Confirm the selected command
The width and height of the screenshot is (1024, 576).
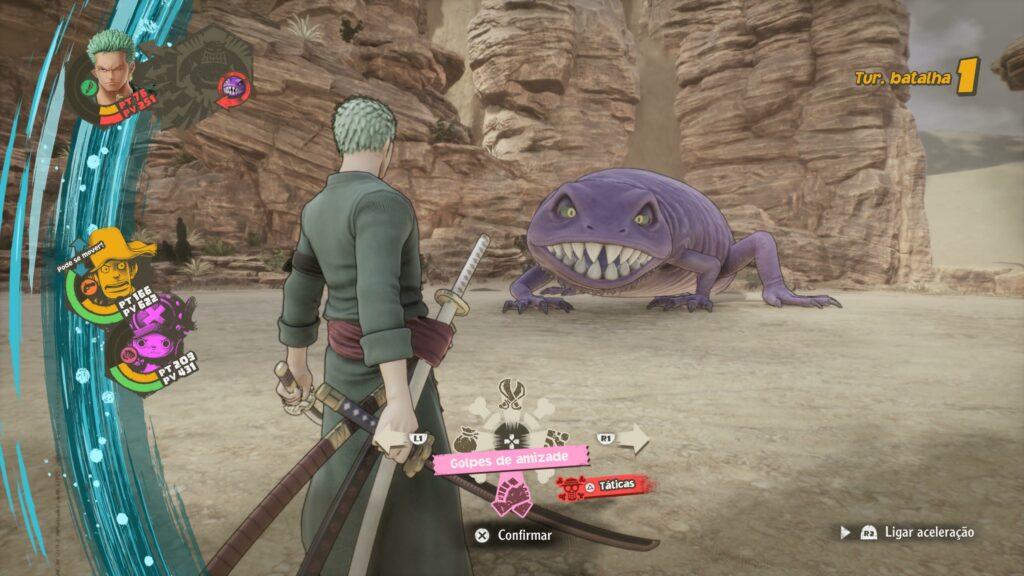coord(513,535)
